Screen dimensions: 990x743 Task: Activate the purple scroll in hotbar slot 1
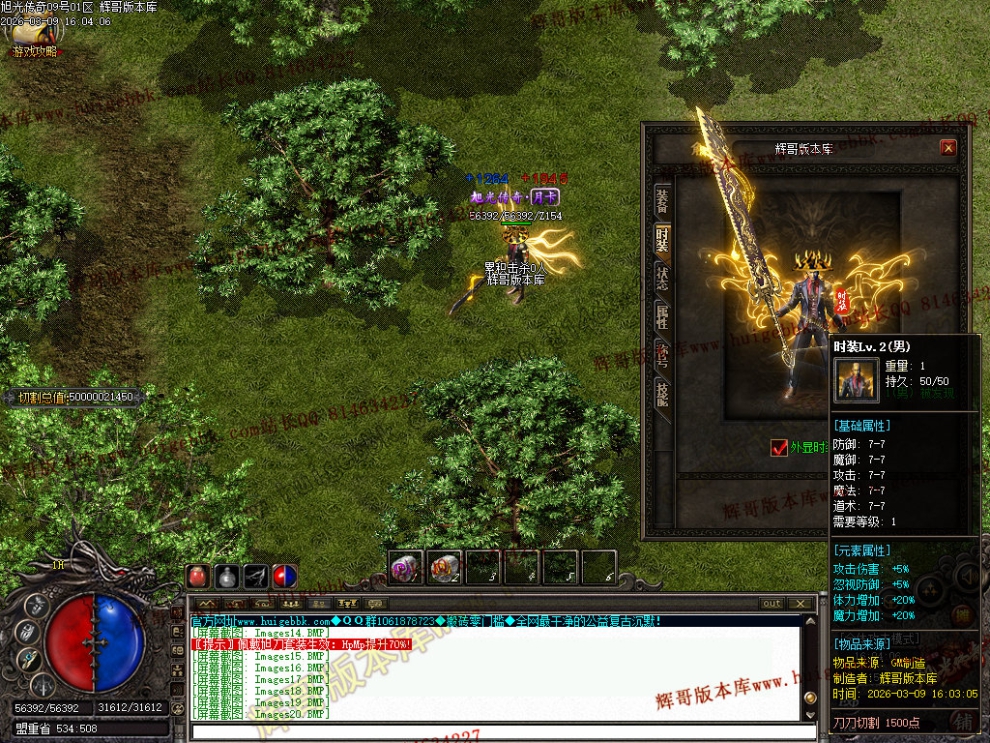(405, 567)
